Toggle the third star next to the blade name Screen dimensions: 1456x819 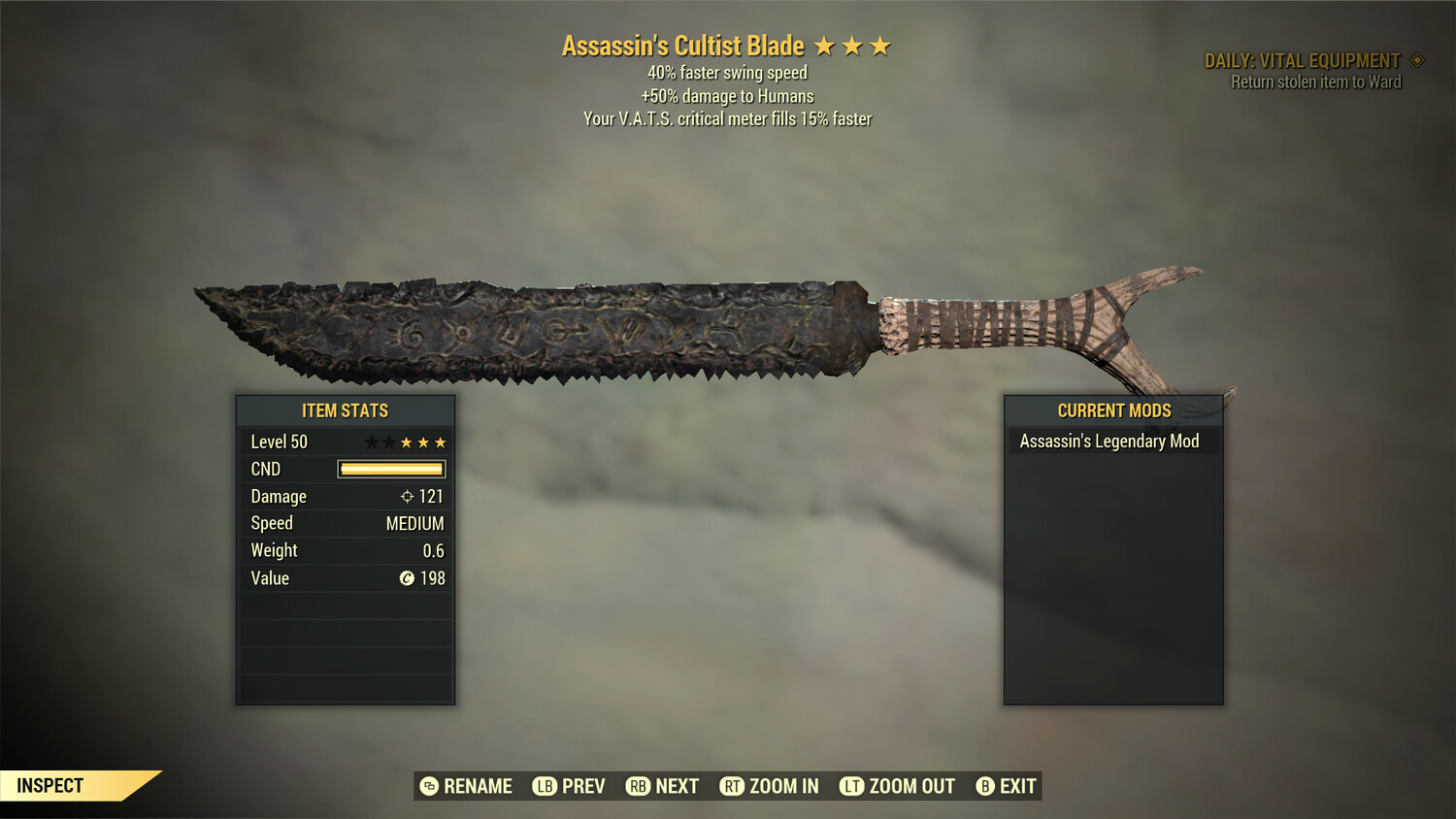click(881, 45)
